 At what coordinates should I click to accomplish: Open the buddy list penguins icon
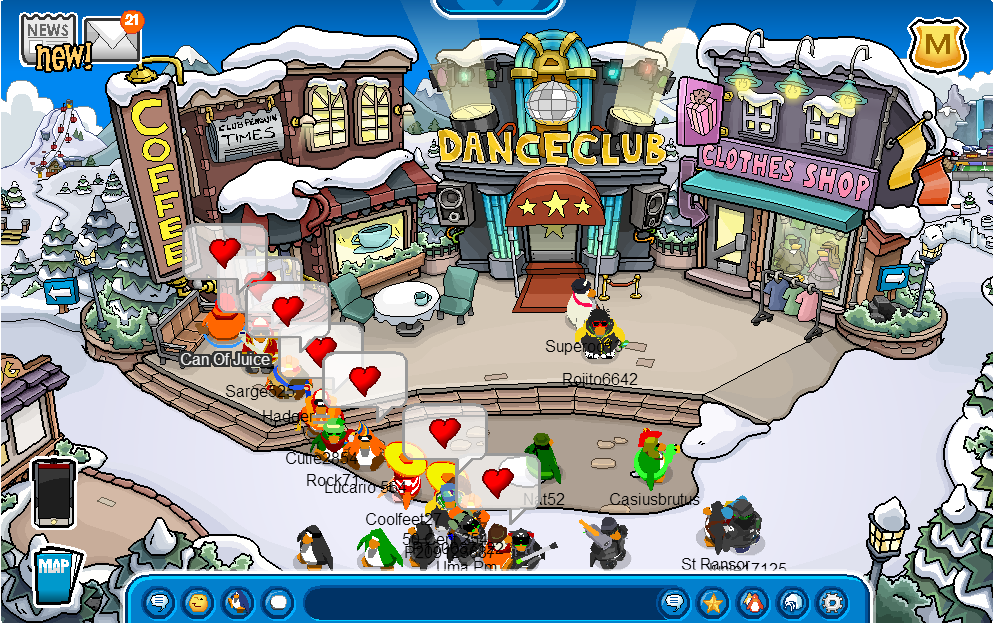pyautogui.click(x=752, y=602)
